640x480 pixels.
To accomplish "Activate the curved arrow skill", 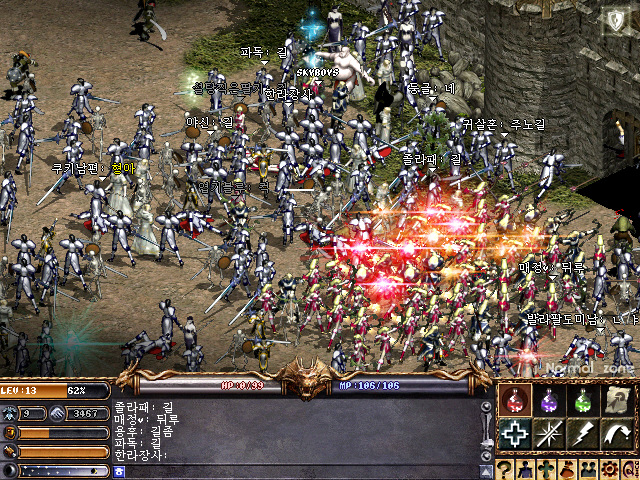I will point(617,435).
